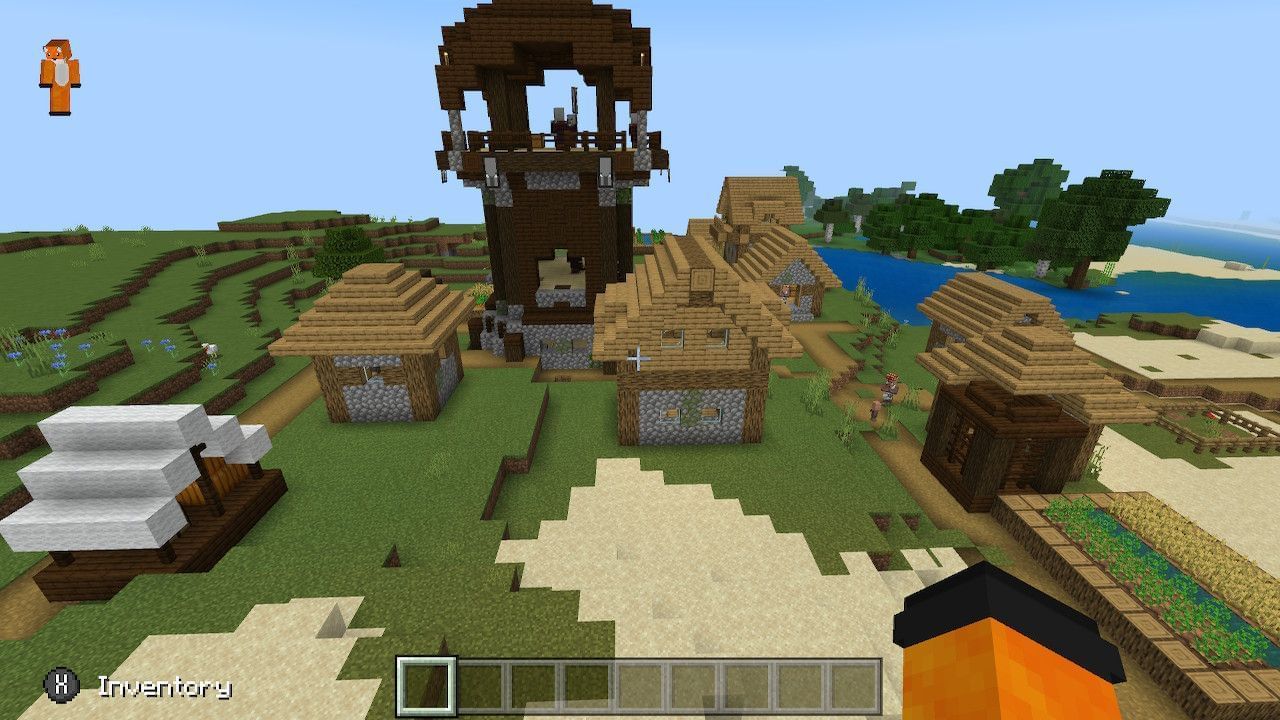
Task: Click the small villager child on the path
Action: coord(875,410)
